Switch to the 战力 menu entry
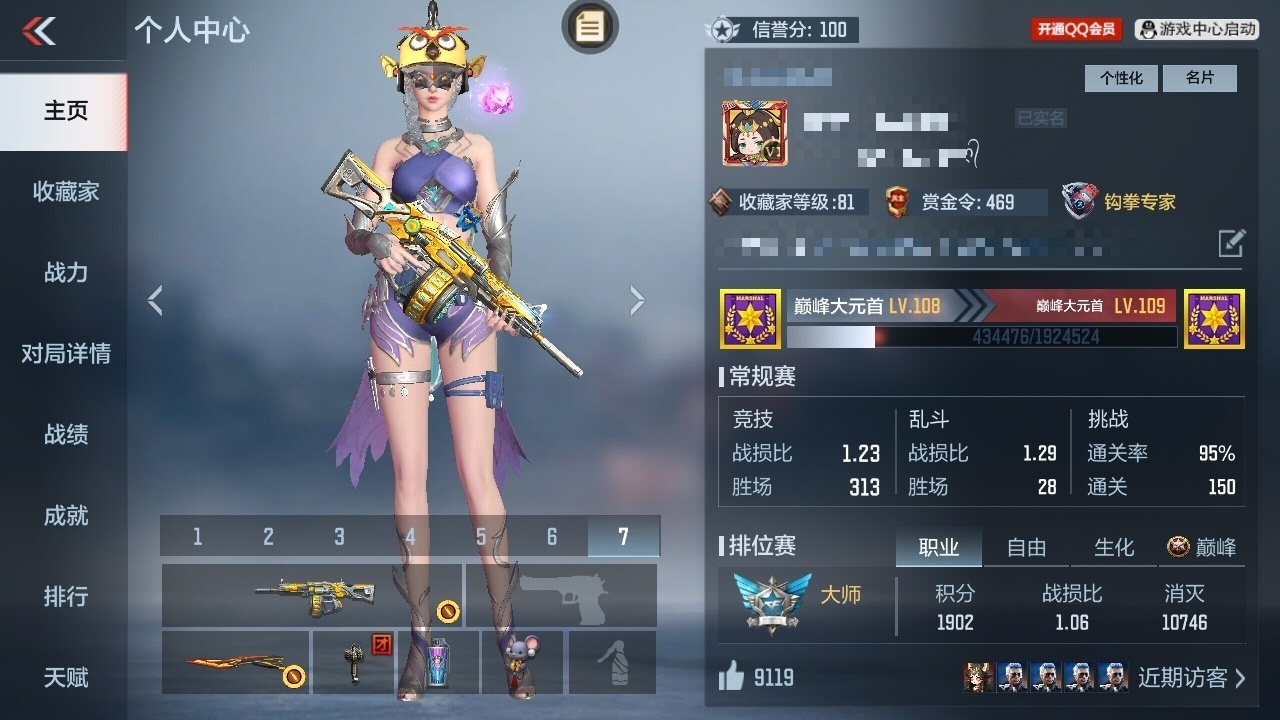Screen dimensions: 1280x720 (x=65, y=273)
